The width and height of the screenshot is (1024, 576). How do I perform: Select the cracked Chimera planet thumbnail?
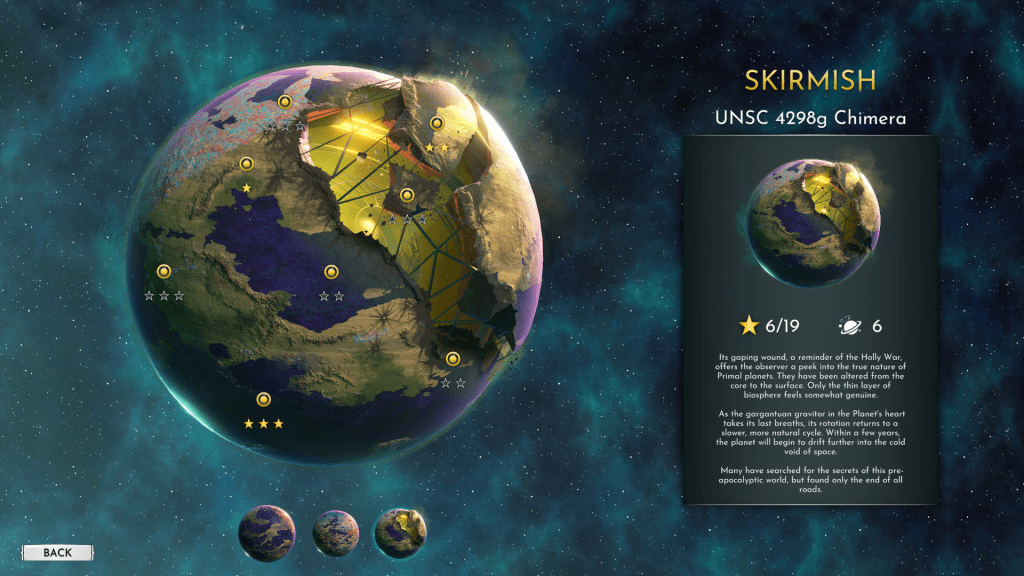click(400, 533)
